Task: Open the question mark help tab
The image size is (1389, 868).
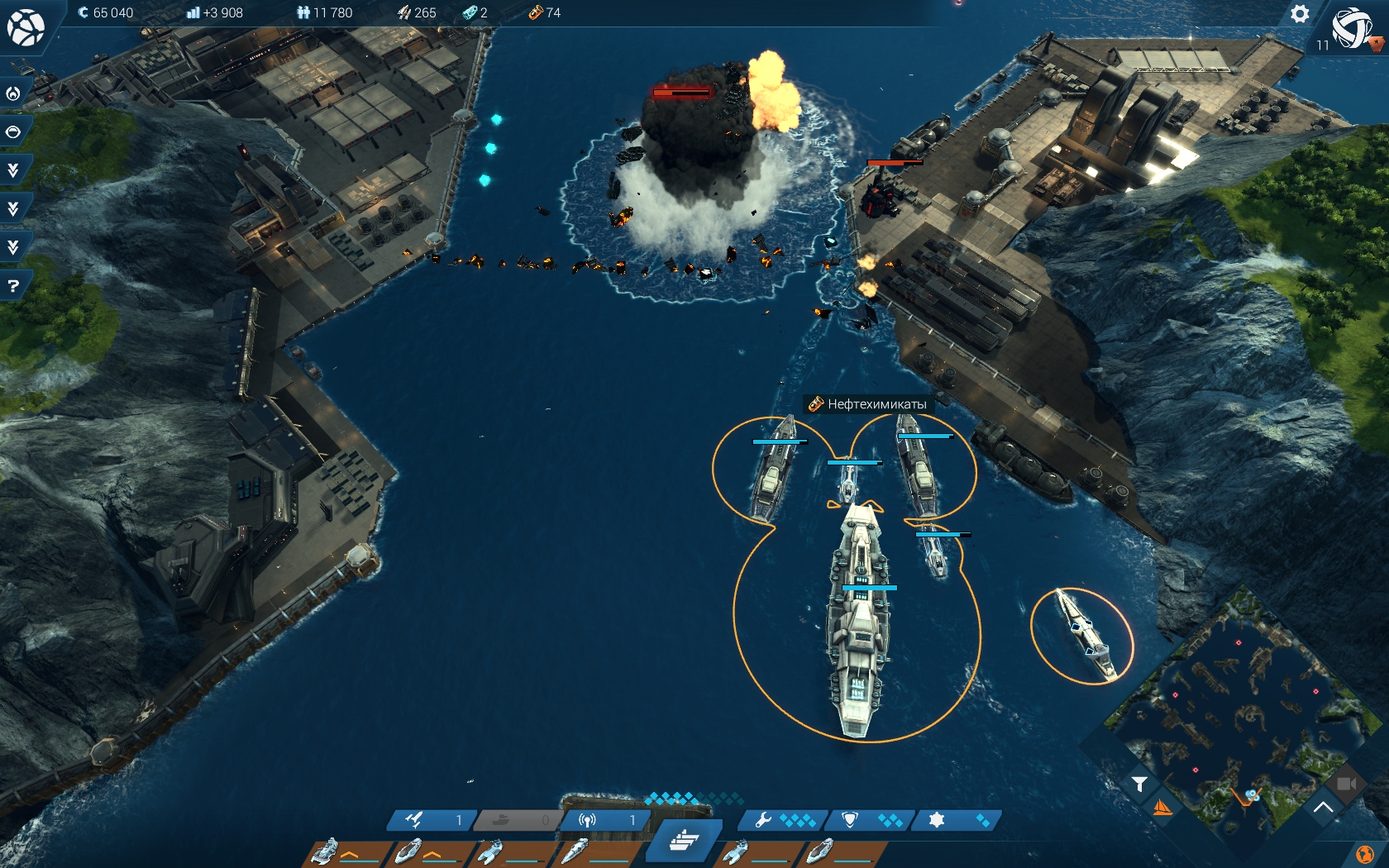Action: [x=13, y=286]
